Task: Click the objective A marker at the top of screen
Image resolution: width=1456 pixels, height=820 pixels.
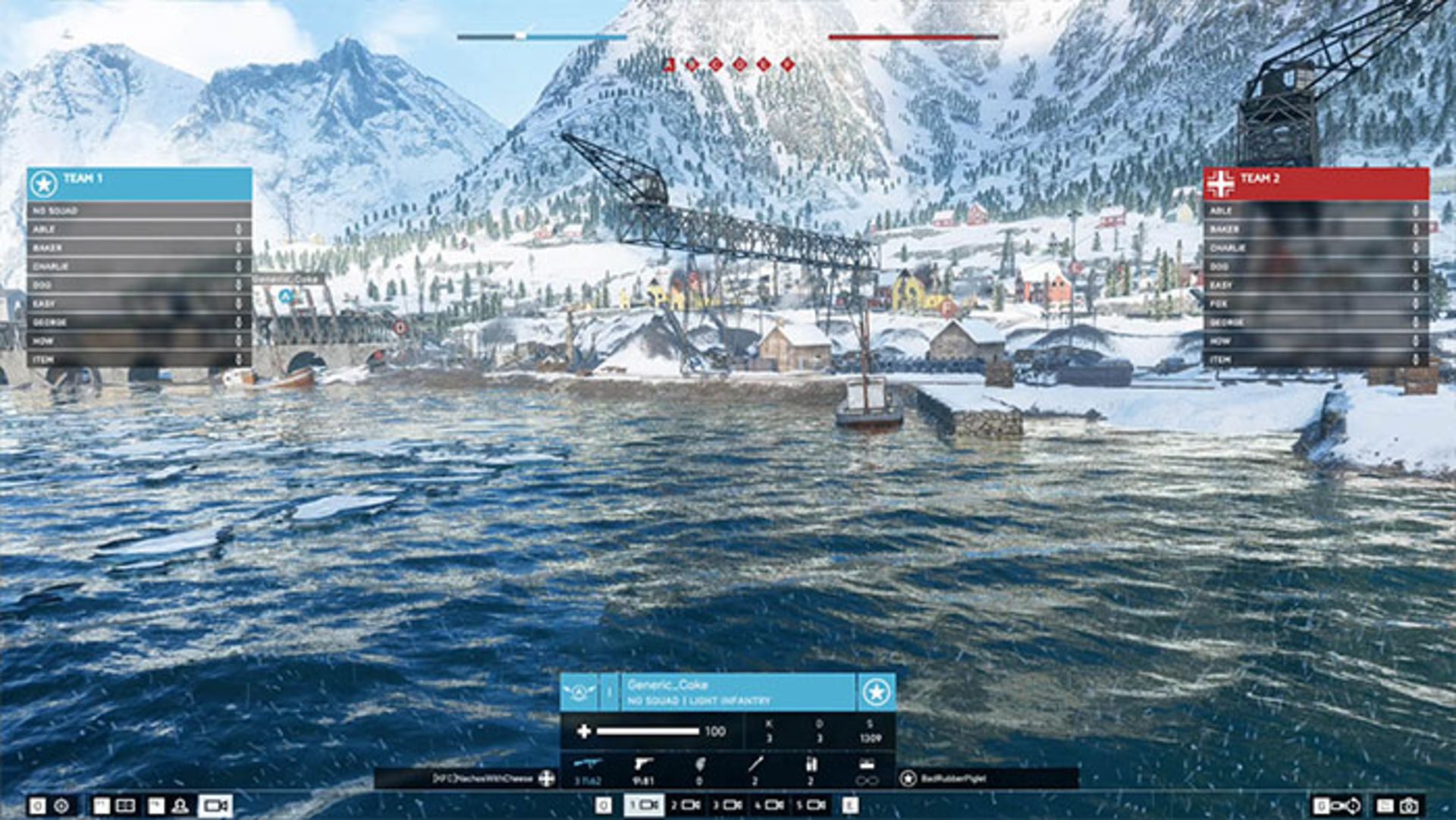Action: [x=668, y=64]
